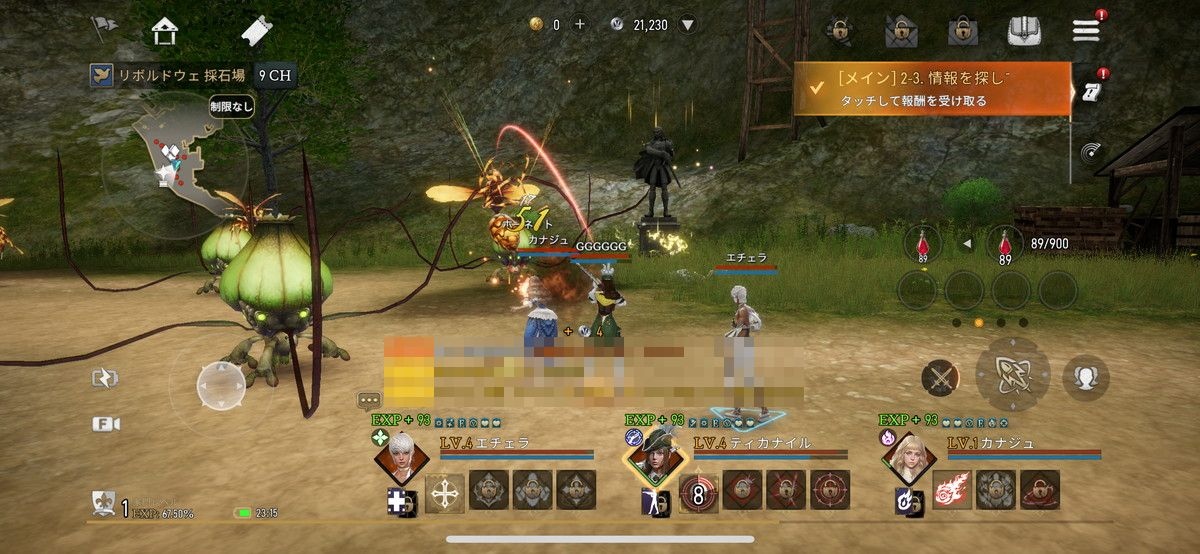Activate カナジュ's fireball skill

pyautogui.click(x=953, y=490)
